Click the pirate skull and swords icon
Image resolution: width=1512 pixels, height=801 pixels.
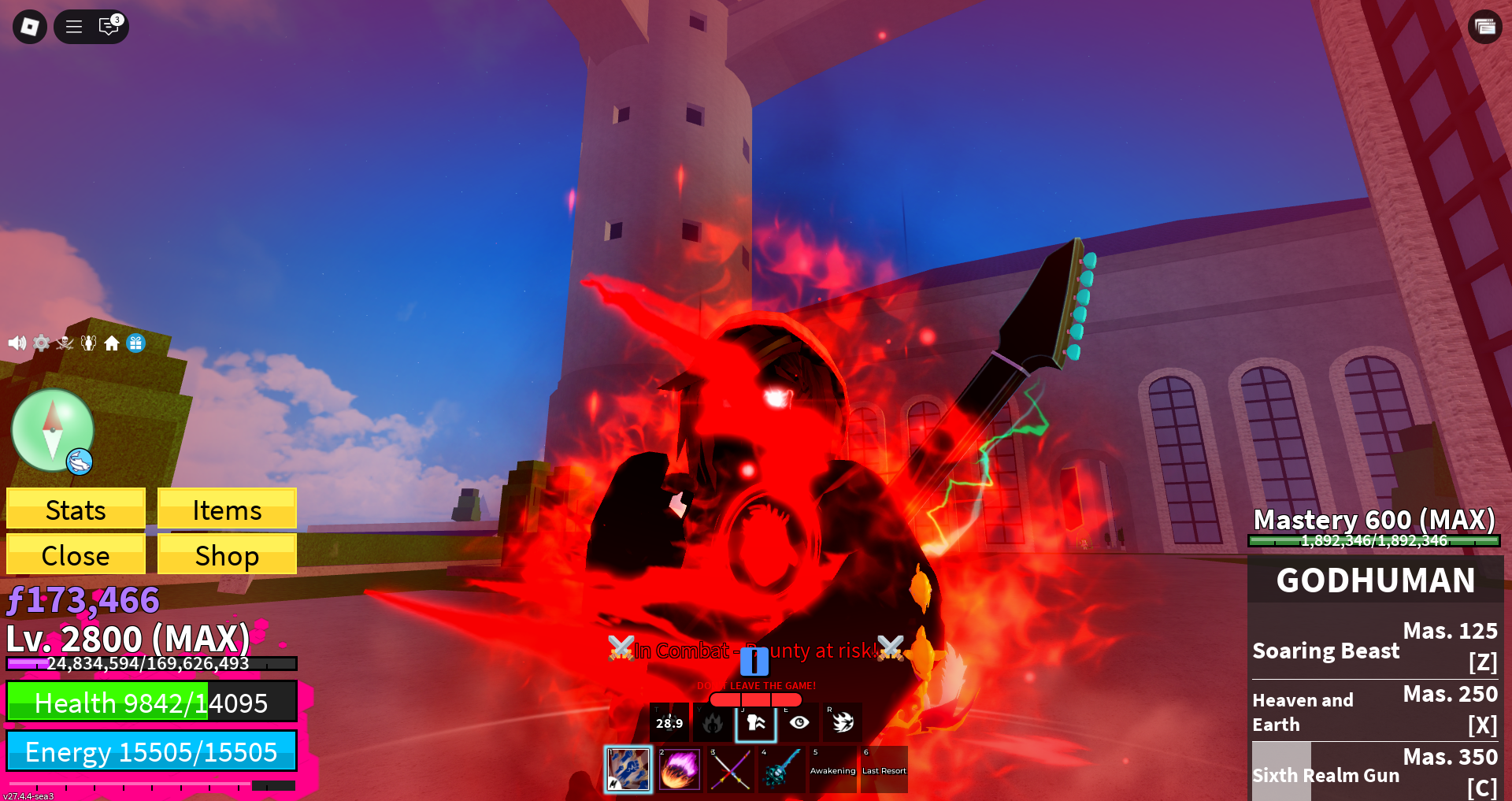pos(65,343)
